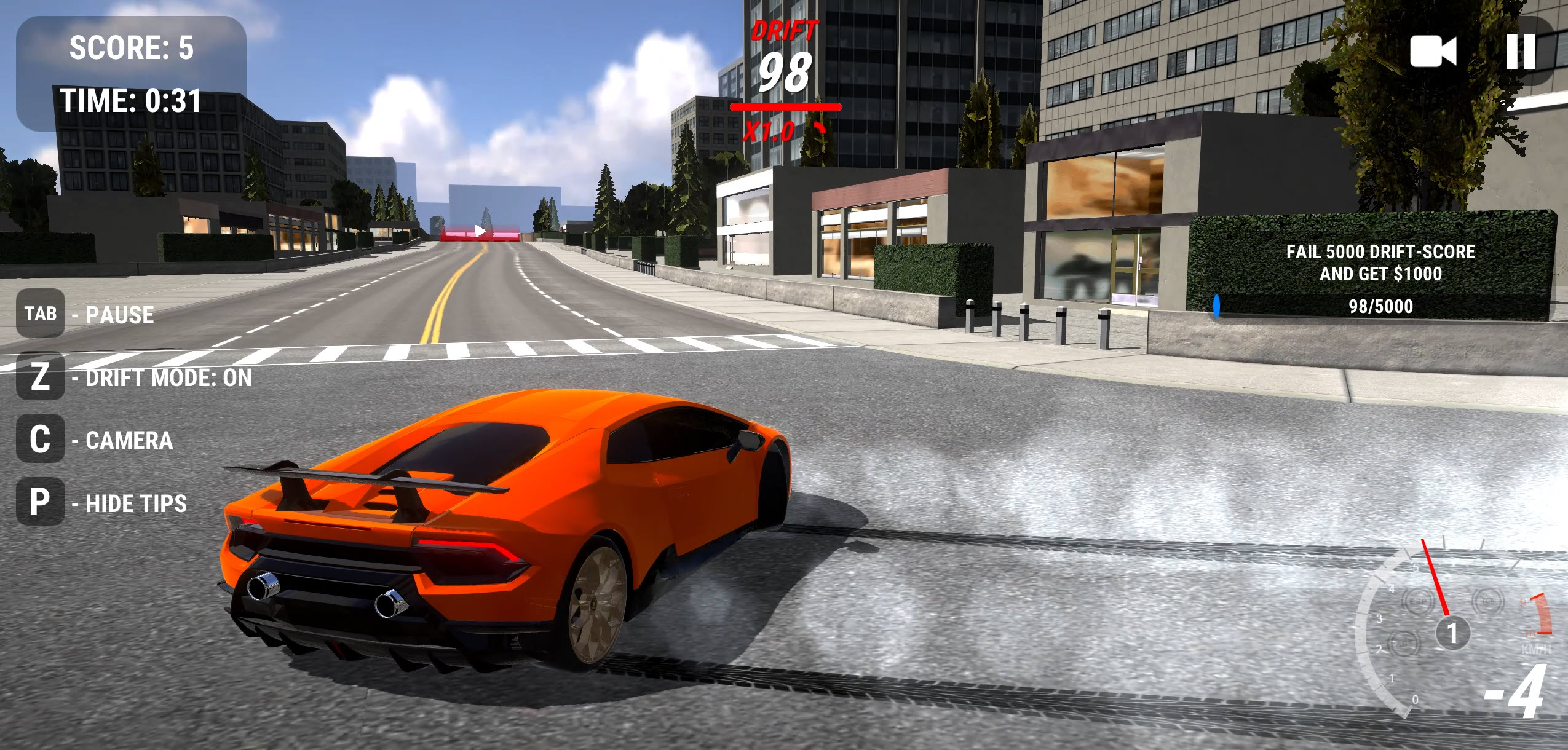This screenshot has height=750, width=1568.
Task: Click the TCS indicator icon on the gauge
Action: (1487, 601)
